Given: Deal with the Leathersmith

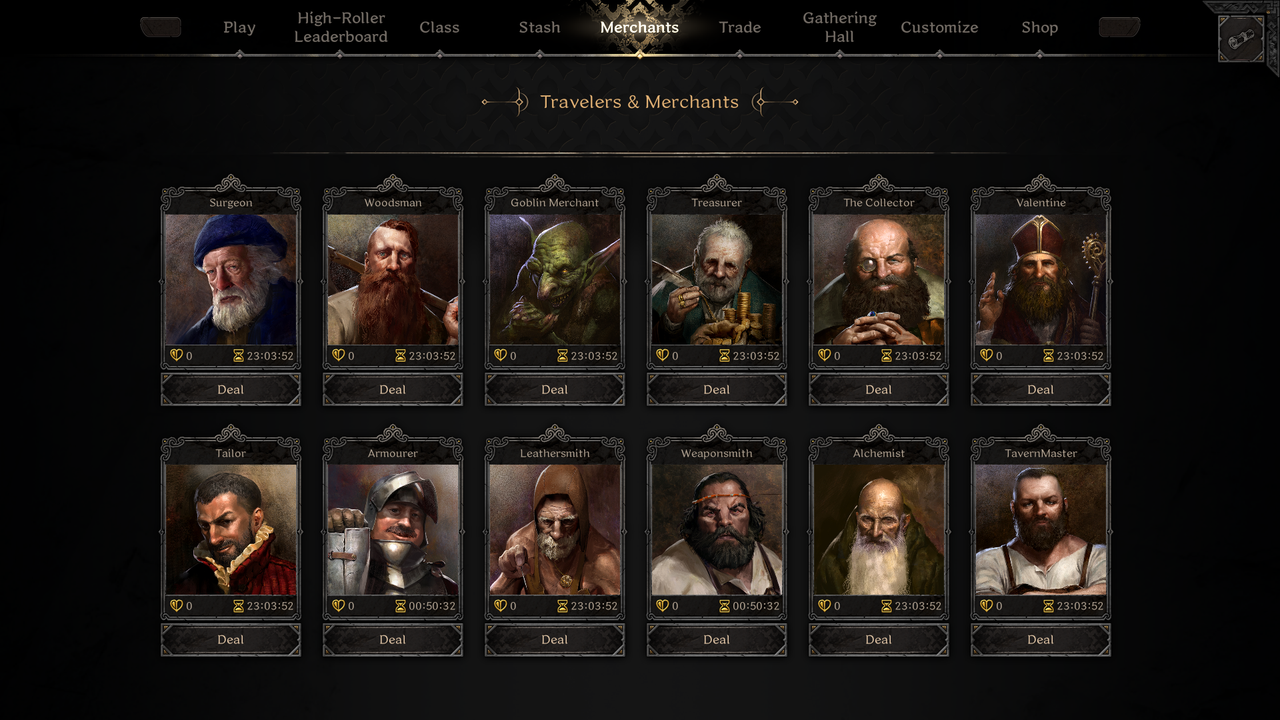Looking at the screenshot, I should pos(555,640).
